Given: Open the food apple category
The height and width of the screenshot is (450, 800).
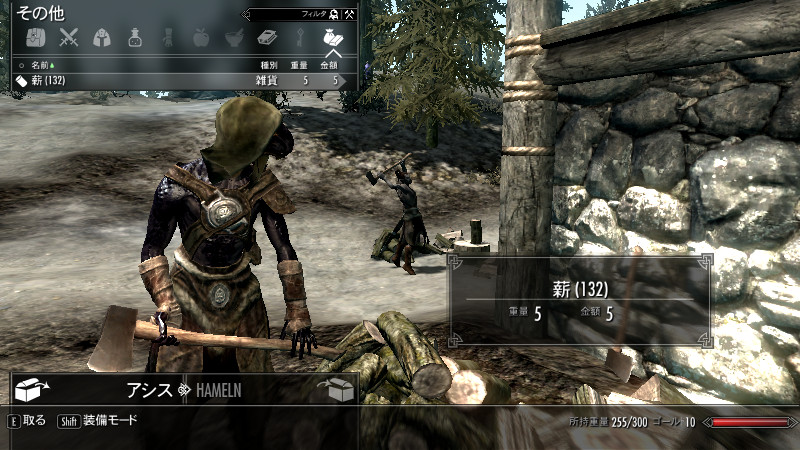Looking at the screenshot, I should (200, 38).
